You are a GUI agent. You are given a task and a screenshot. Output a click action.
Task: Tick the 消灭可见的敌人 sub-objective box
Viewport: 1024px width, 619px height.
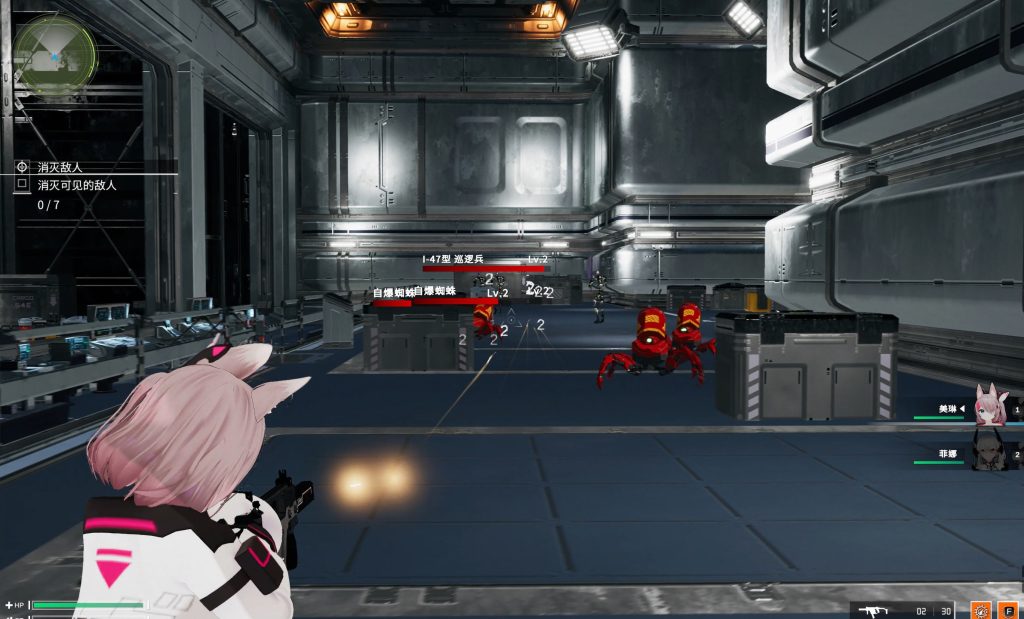(x=22, y=185)
